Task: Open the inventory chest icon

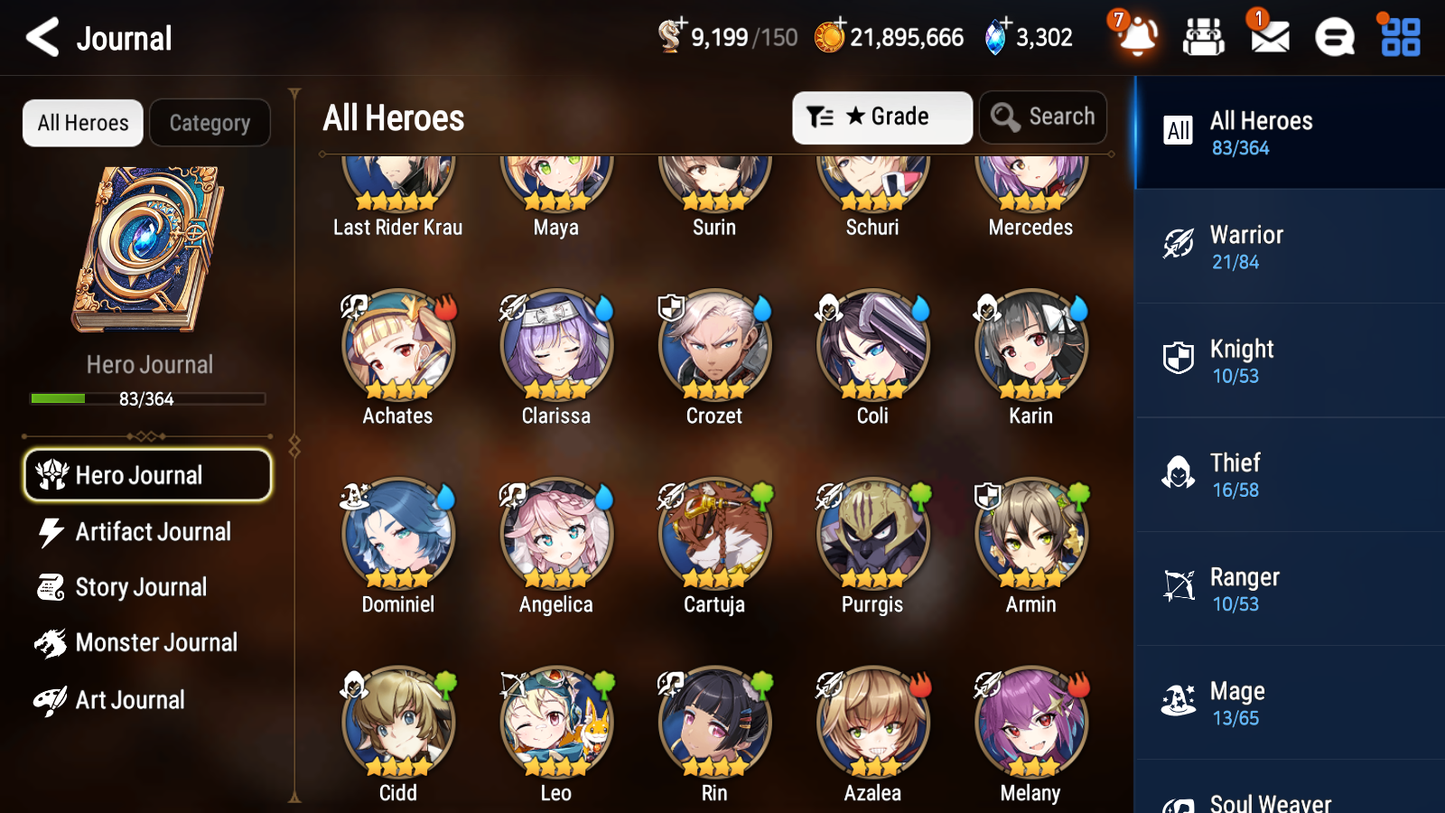Action: point(1203,37)
